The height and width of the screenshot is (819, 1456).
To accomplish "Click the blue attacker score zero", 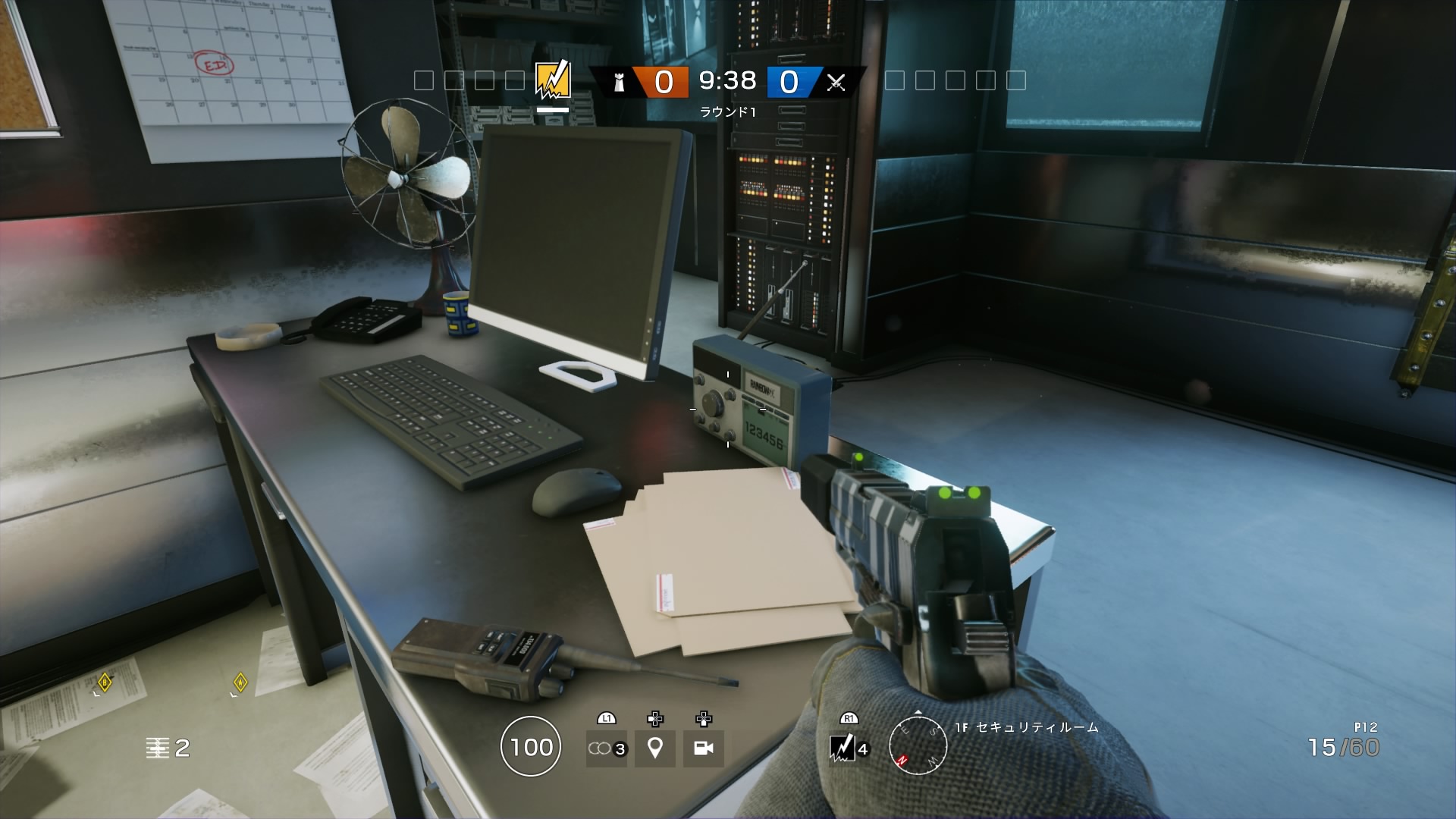I will 790,79.
